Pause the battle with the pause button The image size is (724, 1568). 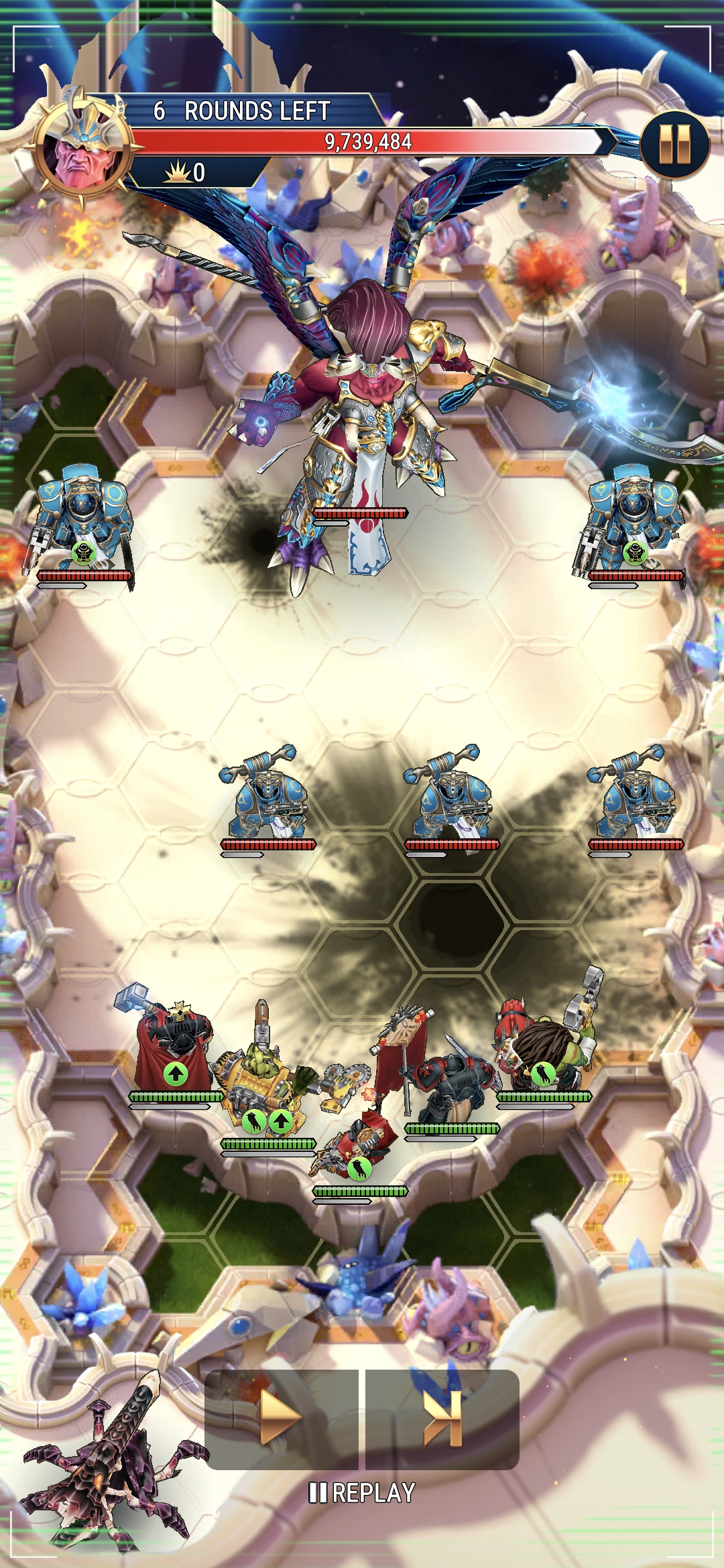[x=674, y=145]
